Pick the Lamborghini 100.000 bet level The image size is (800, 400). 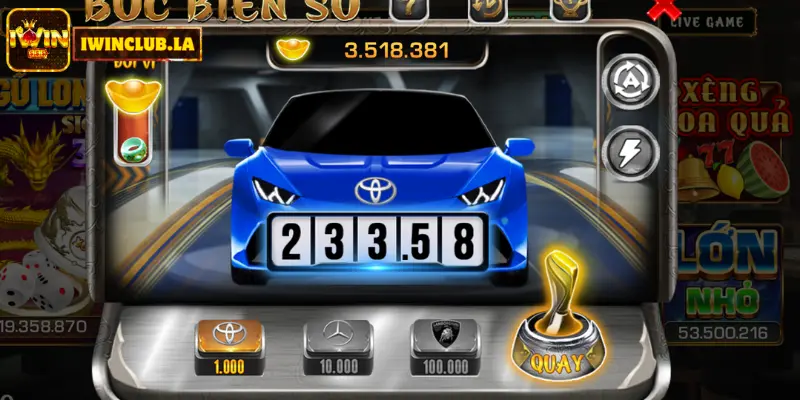445,344
